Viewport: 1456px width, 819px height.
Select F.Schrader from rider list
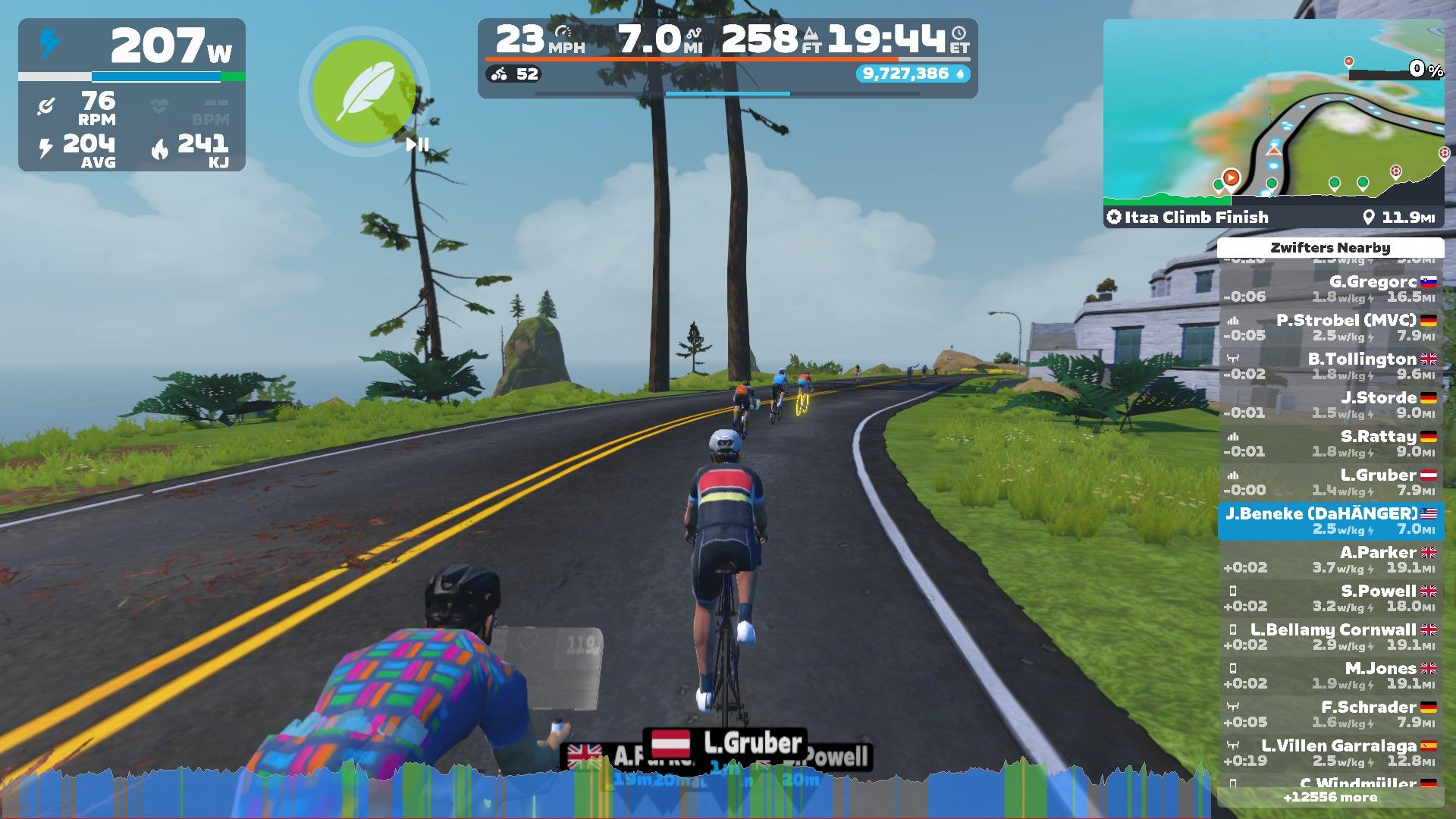1330,714
